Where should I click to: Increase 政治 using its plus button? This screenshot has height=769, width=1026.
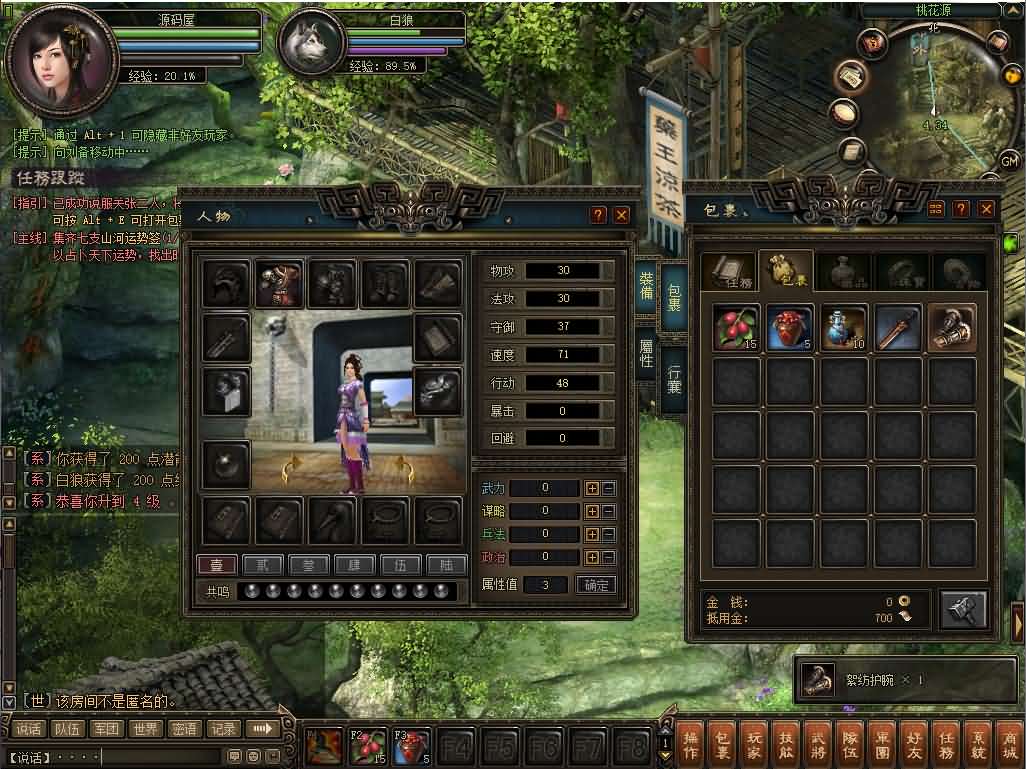(592, 557)
